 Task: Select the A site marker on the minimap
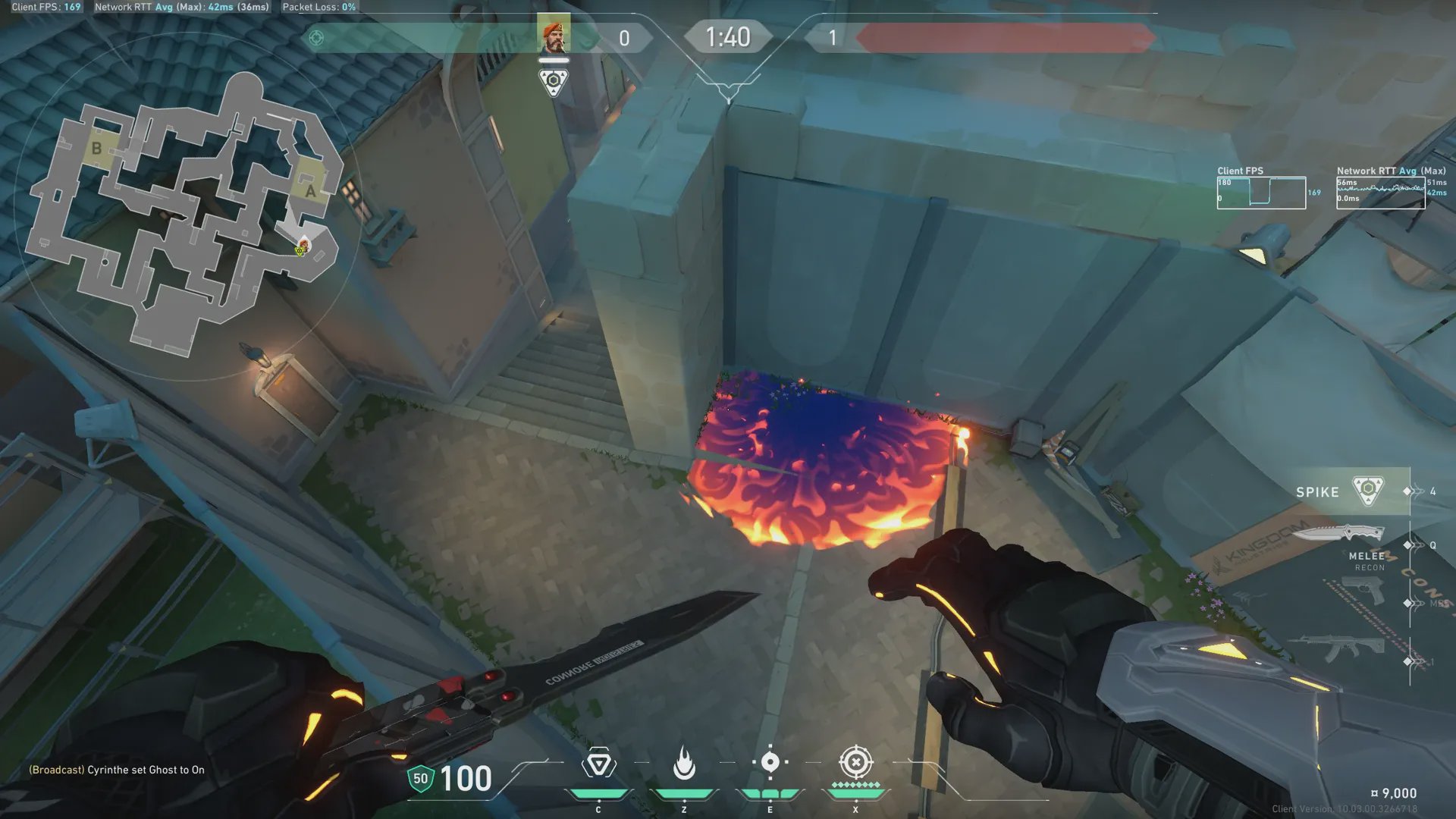(x=310, y=190)
